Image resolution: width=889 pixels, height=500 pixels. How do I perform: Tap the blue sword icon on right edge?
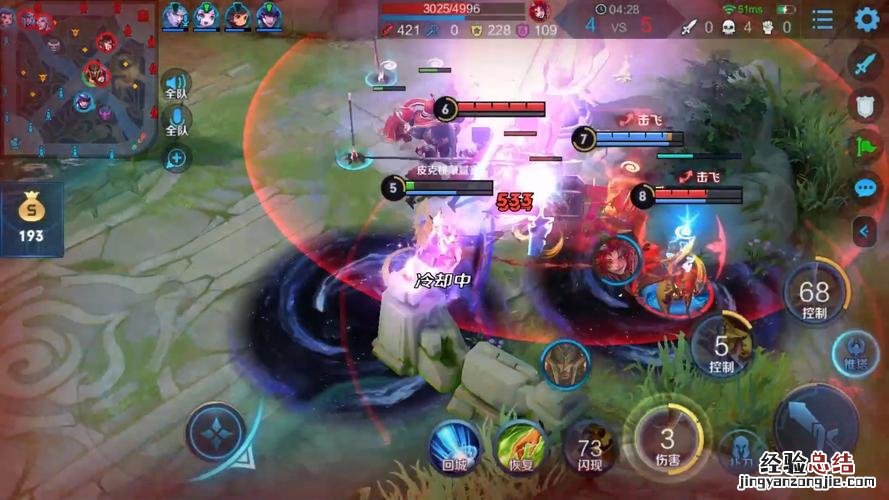(864, 63)
